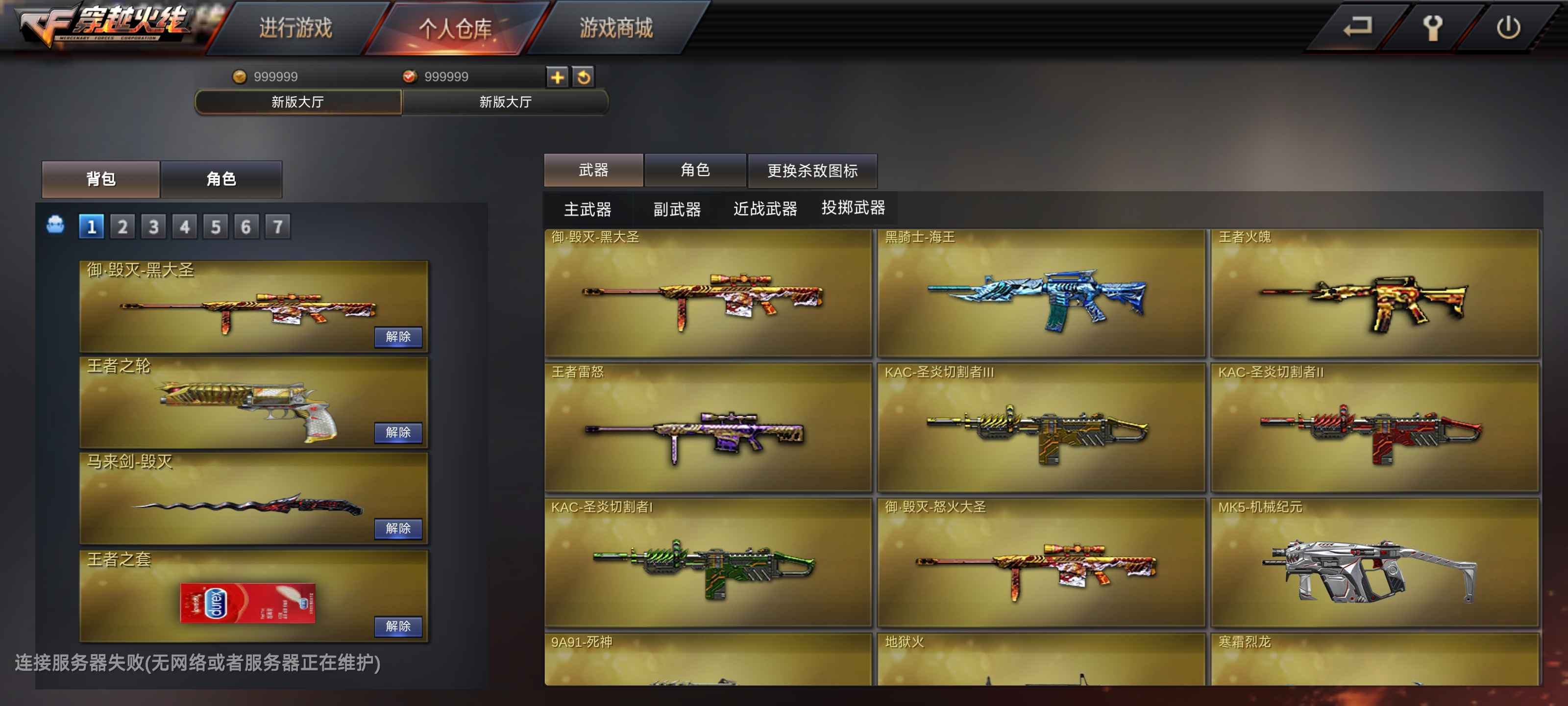
Task: Choose backpack number 7
Action: click(277, 227)
